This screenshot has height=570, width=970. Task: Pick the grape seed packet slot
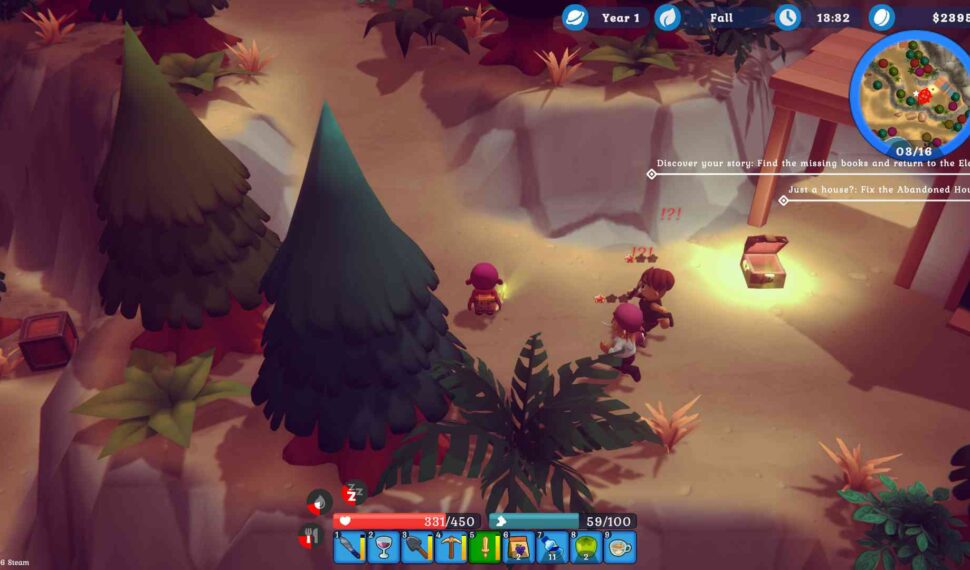coord(519,547)
